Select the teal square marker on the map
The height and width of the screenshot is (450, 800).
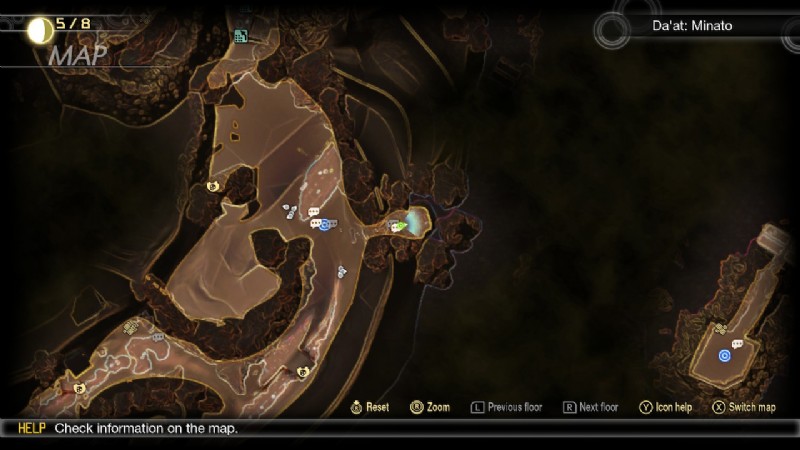(240, 37)
